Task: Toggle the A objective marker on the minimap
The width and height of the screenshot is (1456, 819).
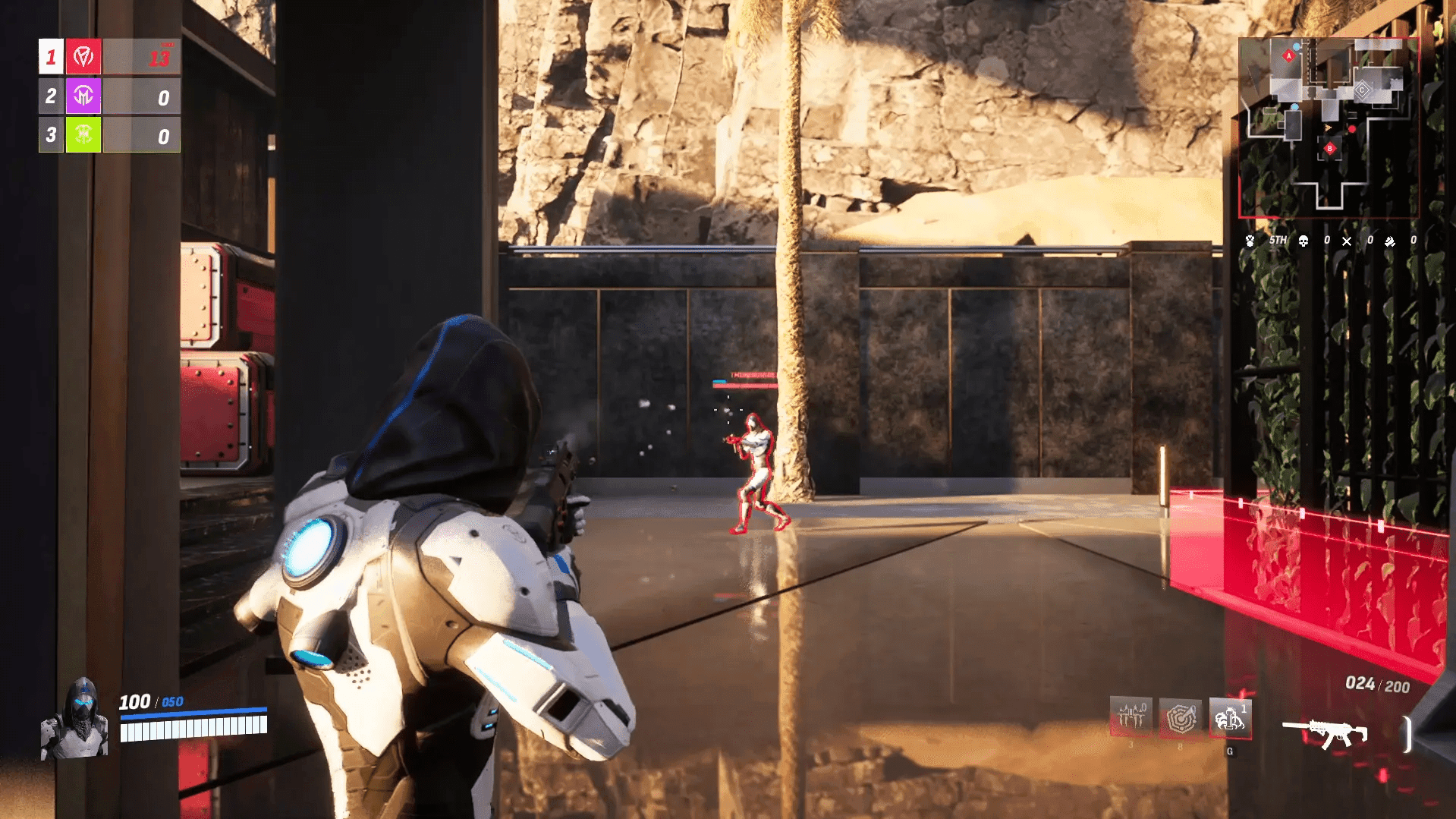Action: coord(1289,55)
